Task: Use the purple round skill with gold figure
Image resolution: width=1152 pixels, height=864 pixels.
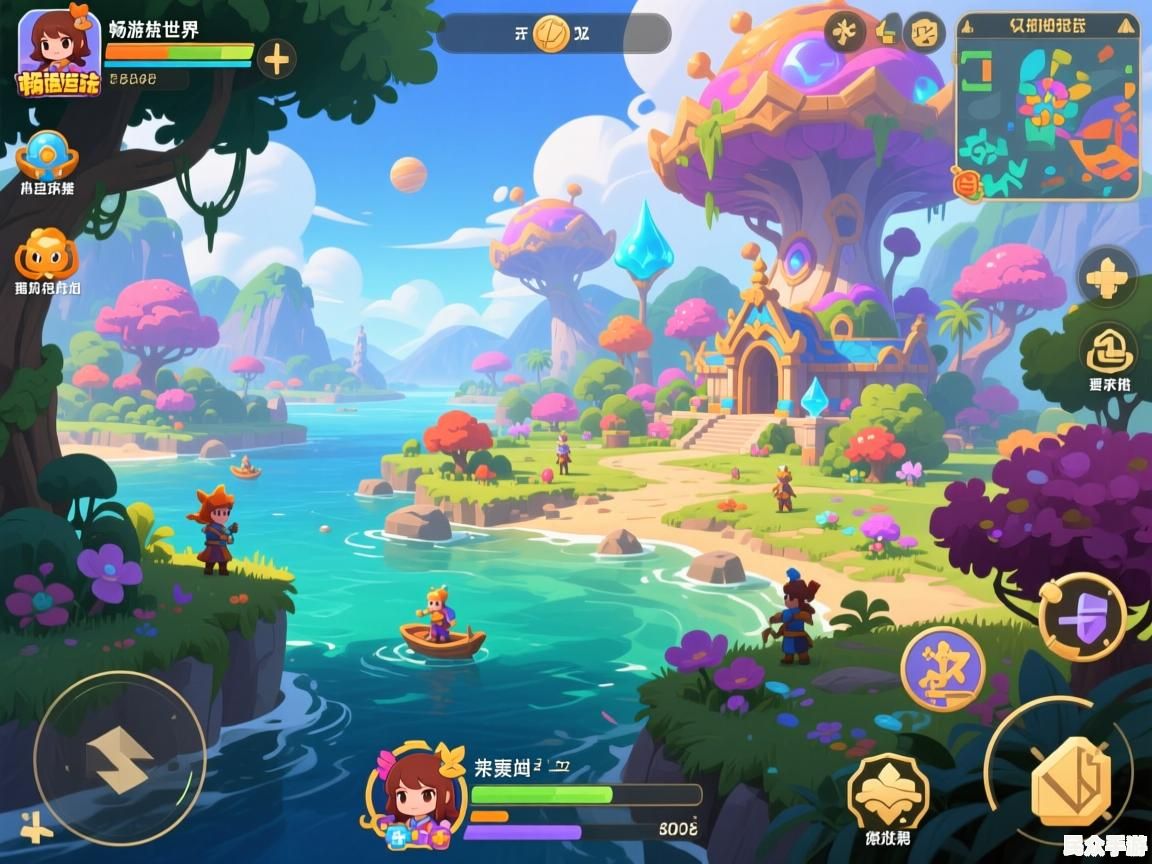Action: 942,667
